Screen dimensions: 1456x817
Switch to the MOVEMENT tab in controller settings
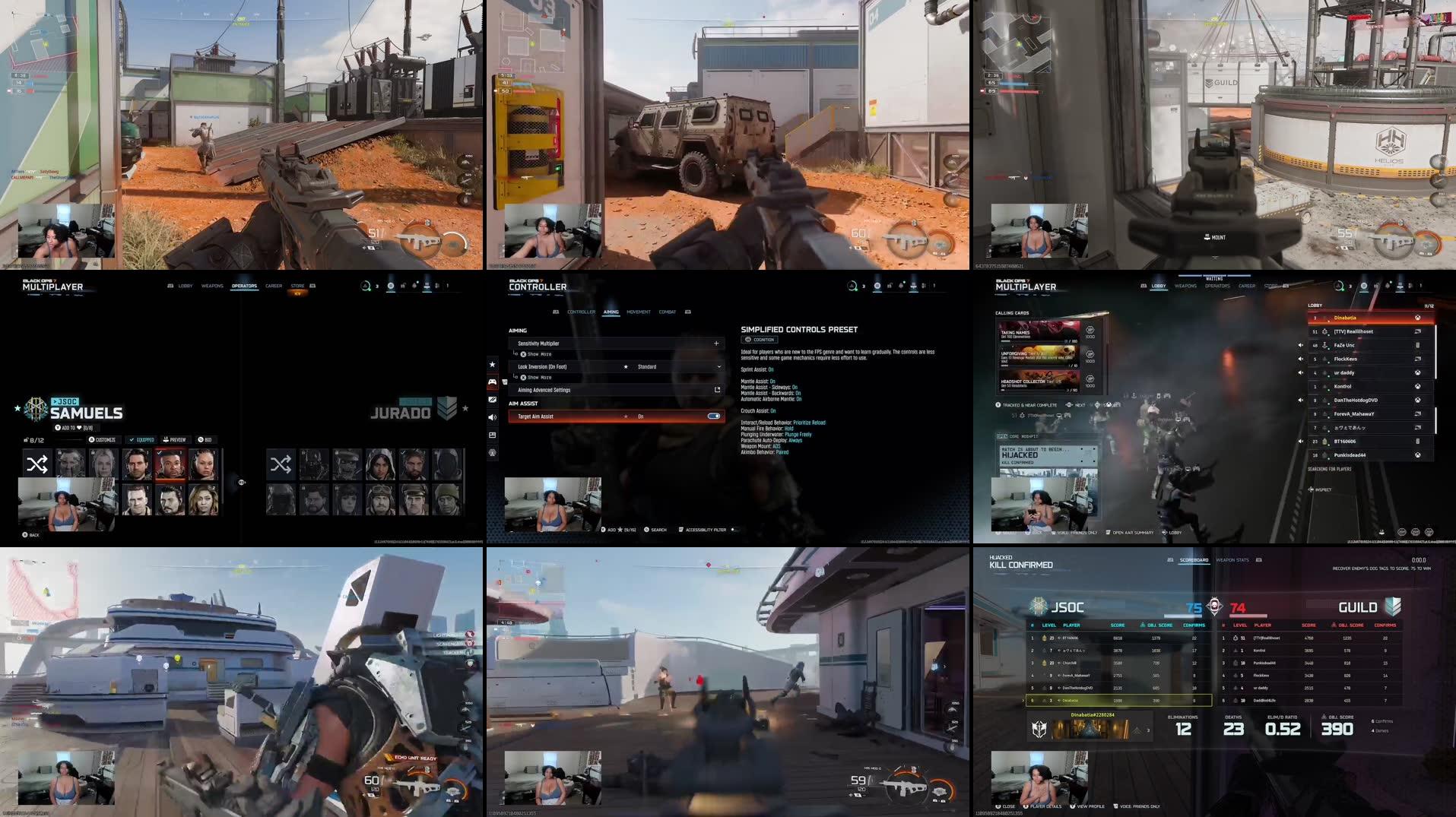click(x=639, y=312)
